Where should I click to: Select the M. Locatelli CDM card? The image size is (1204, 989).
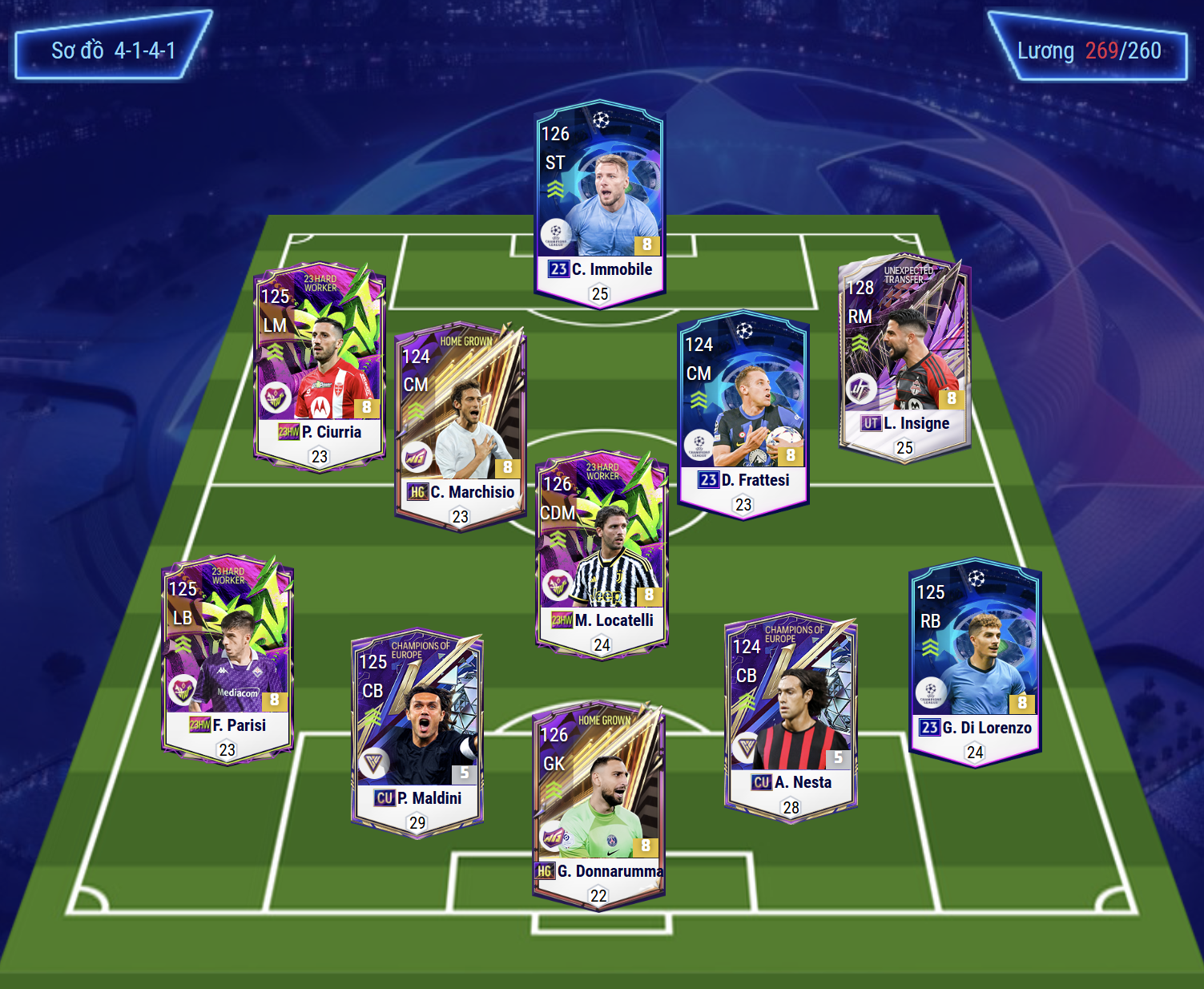[602, 553]
